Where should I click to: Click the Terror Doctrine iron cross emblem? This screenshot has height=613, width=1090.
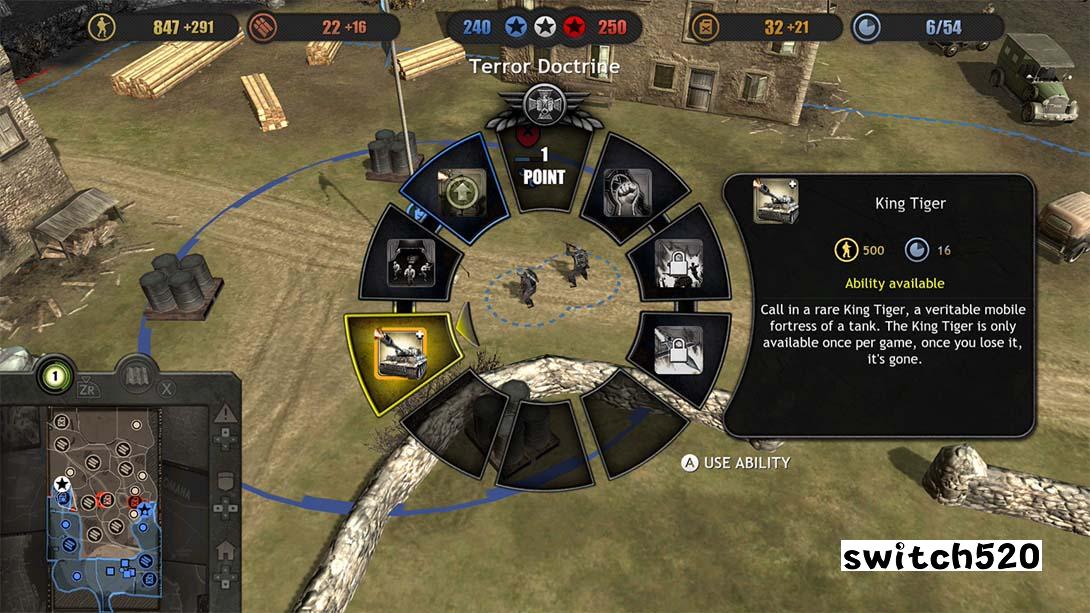545,104
